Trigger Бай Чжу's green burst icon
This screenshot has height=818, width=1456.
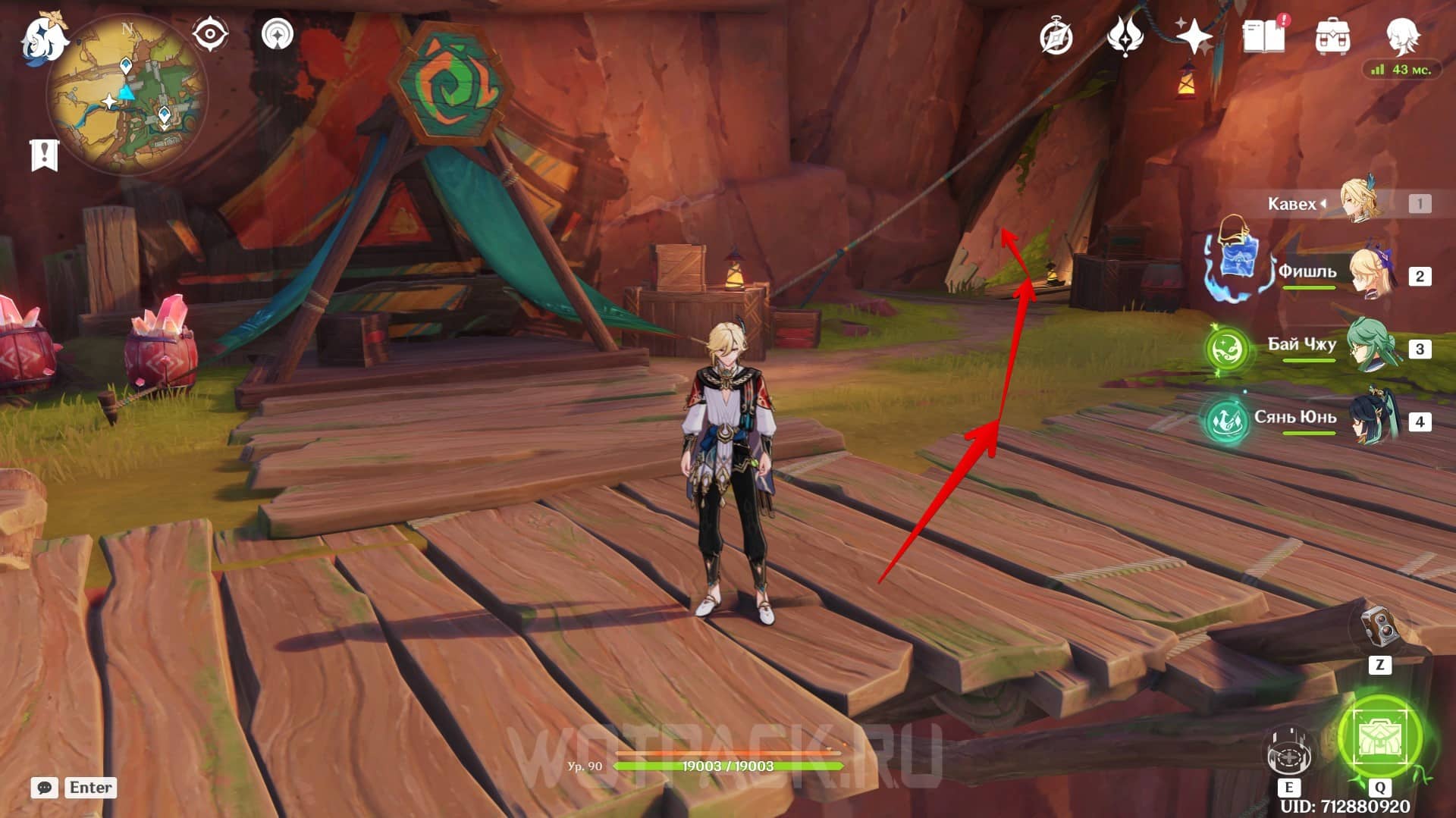(x=1228, y=349)
